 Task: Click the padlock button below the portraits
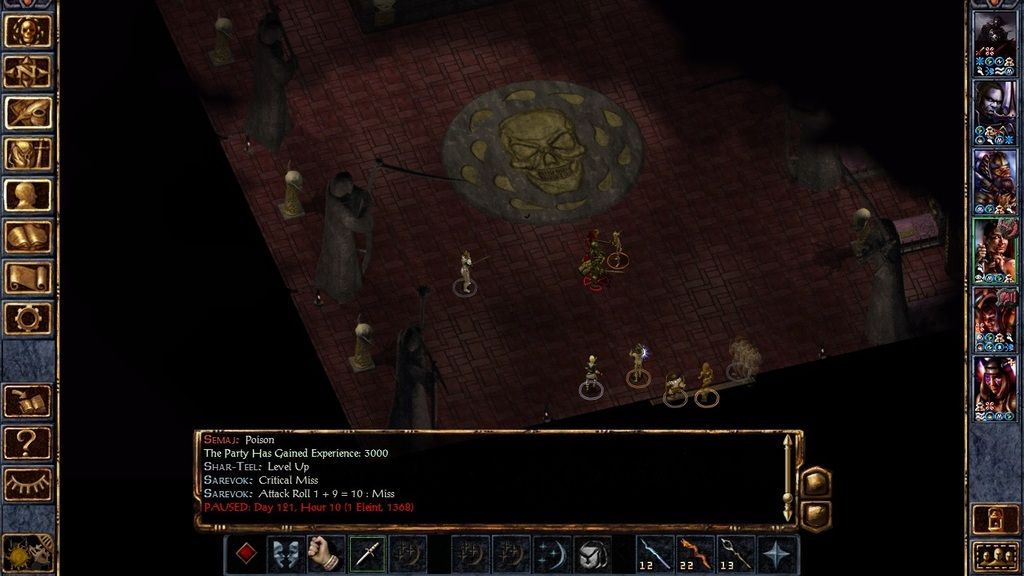pyautogui.click(x=995, y=517)
